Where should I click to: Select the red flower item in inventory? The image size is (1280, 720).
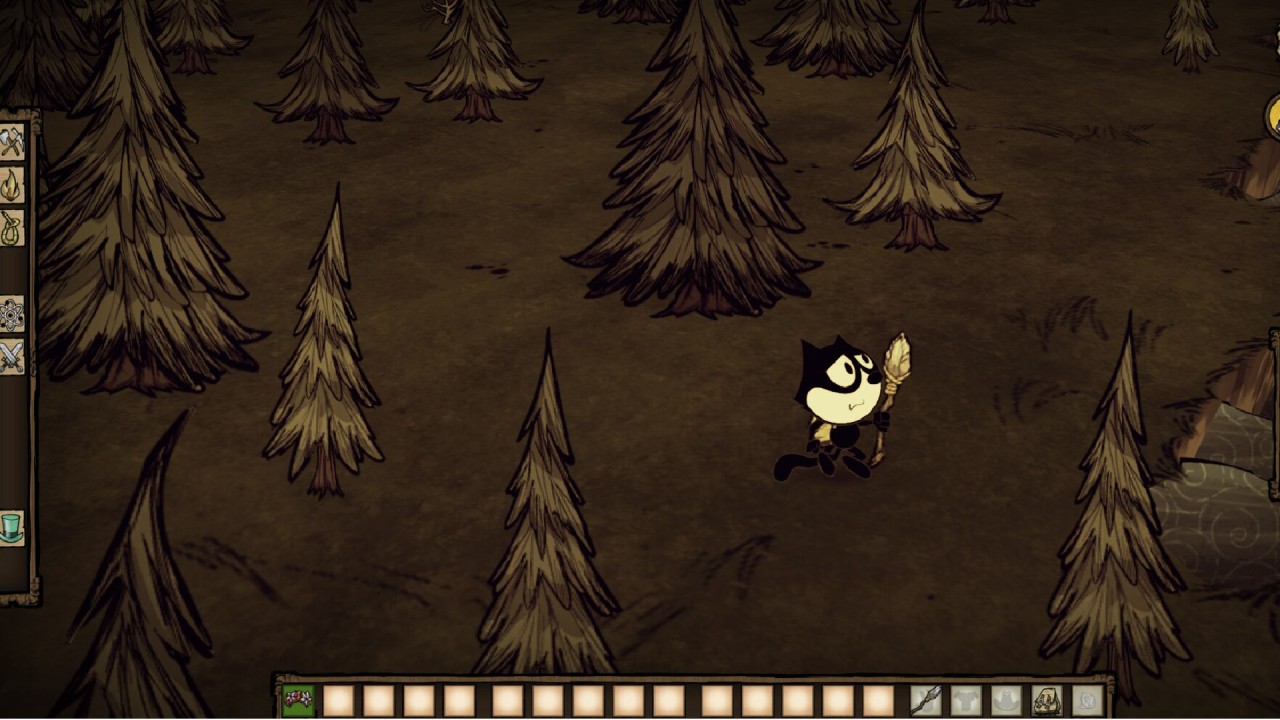pyautogui.click(x=298, y=700)
